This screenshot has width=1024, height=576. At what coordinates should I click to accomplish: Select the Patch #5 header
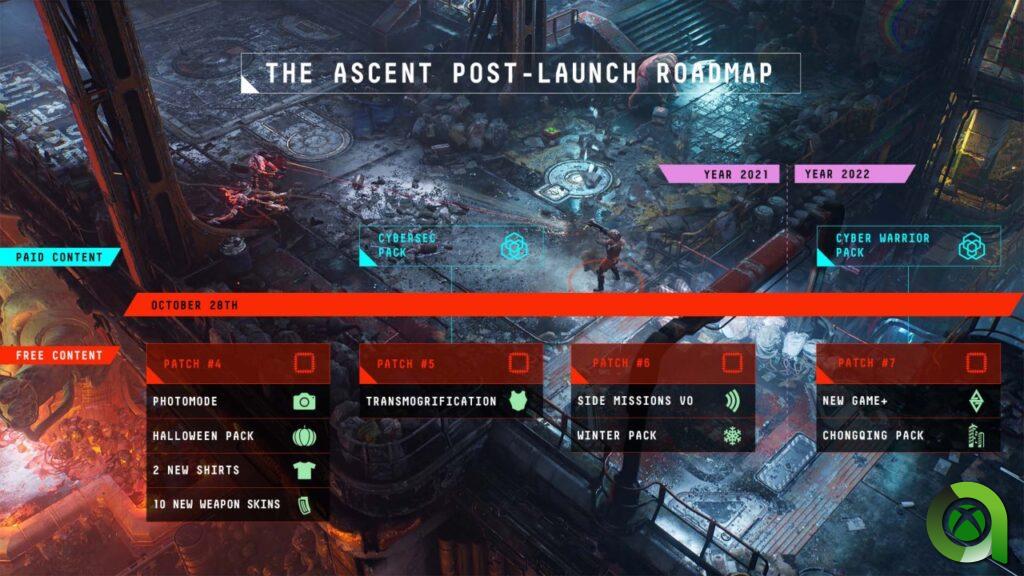tap(451, 363)
